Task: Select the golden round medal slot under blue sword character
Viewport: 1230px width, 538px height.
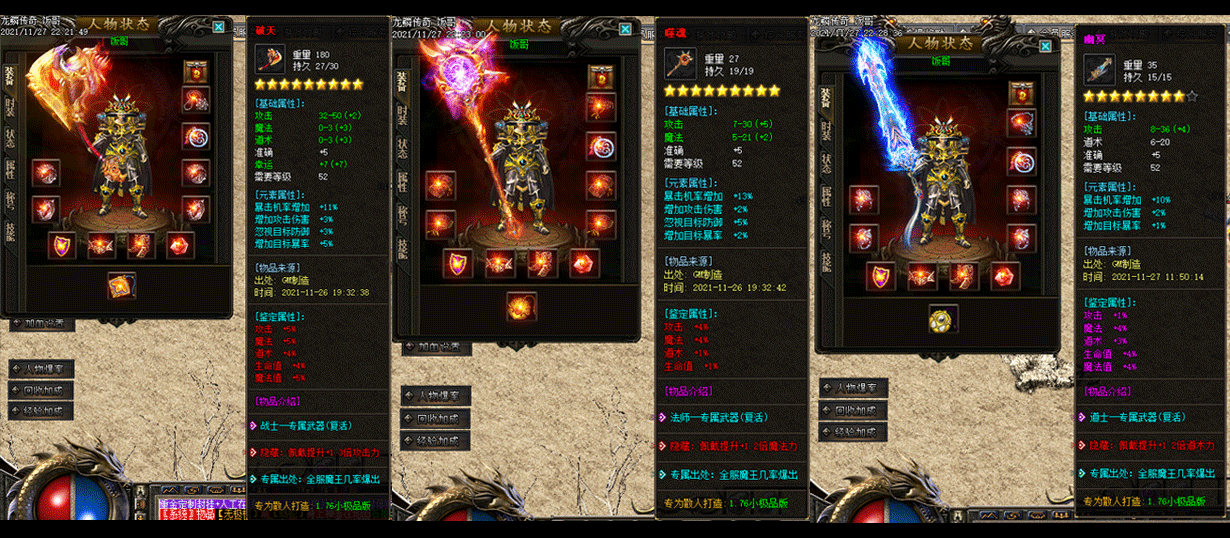Action: 943,319
